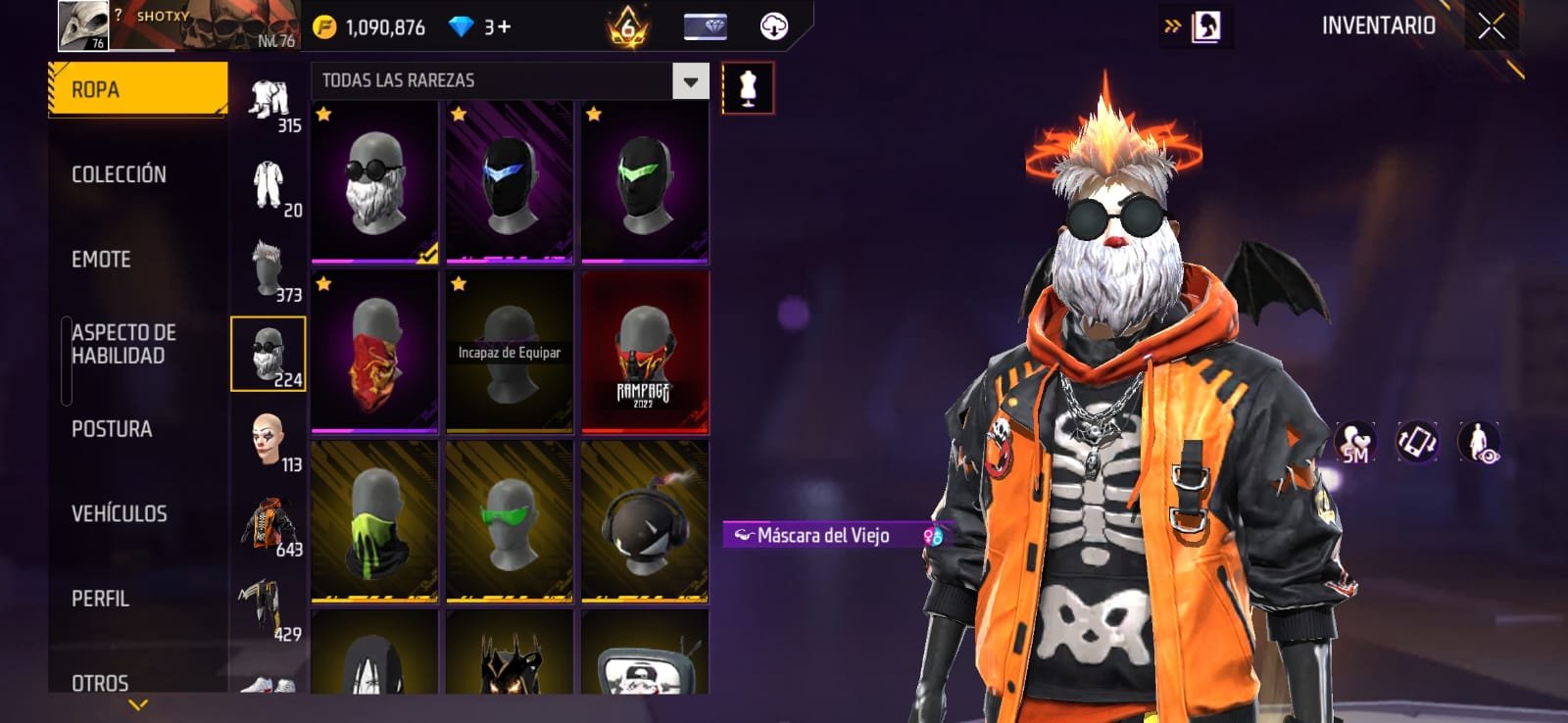The height and width of the screenshot is (723, 1568).
Task: Click the mannequin preview button
Action: [748, 88]
